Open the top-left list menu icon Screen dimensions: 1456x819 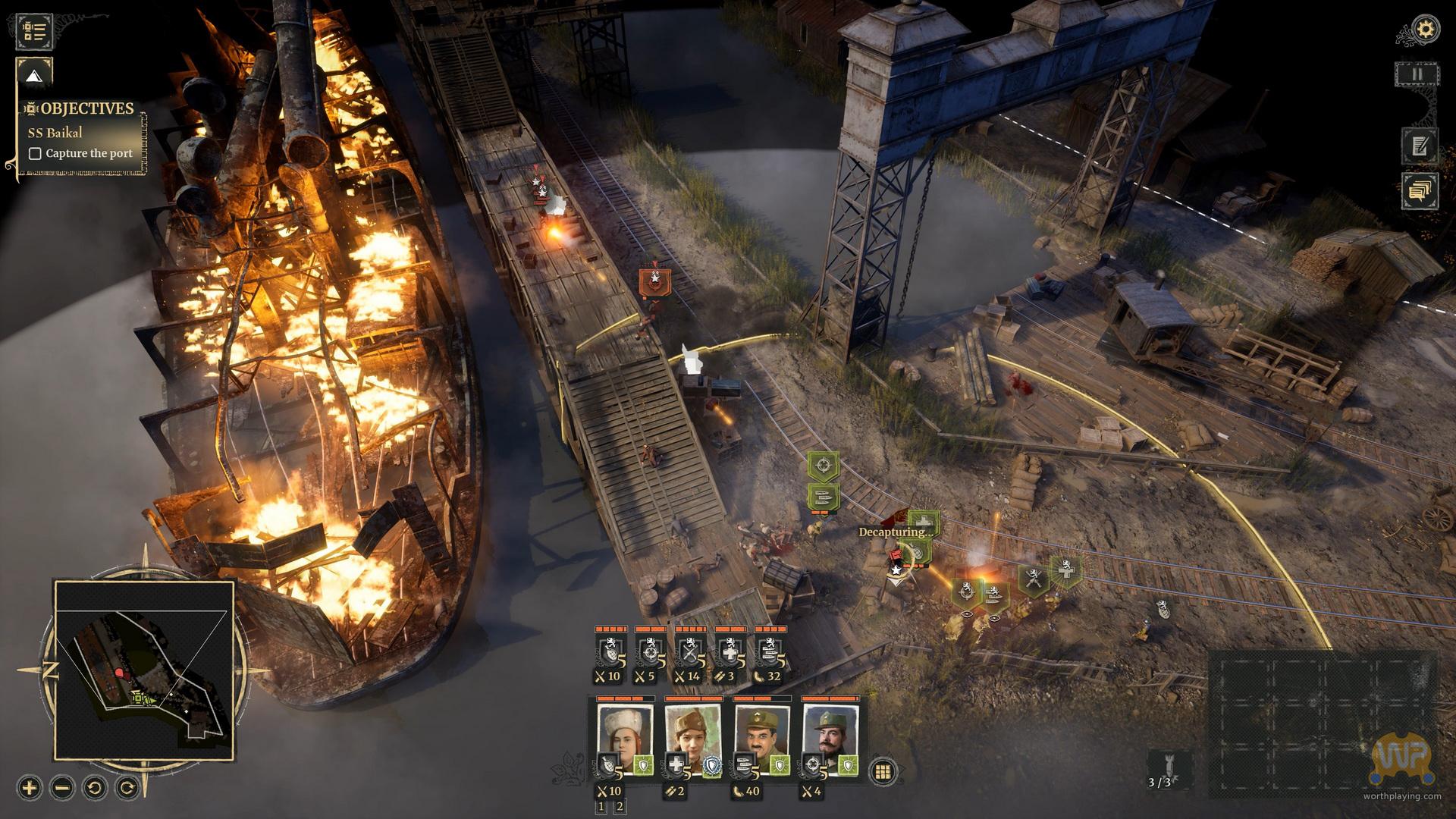coord(35,31)
